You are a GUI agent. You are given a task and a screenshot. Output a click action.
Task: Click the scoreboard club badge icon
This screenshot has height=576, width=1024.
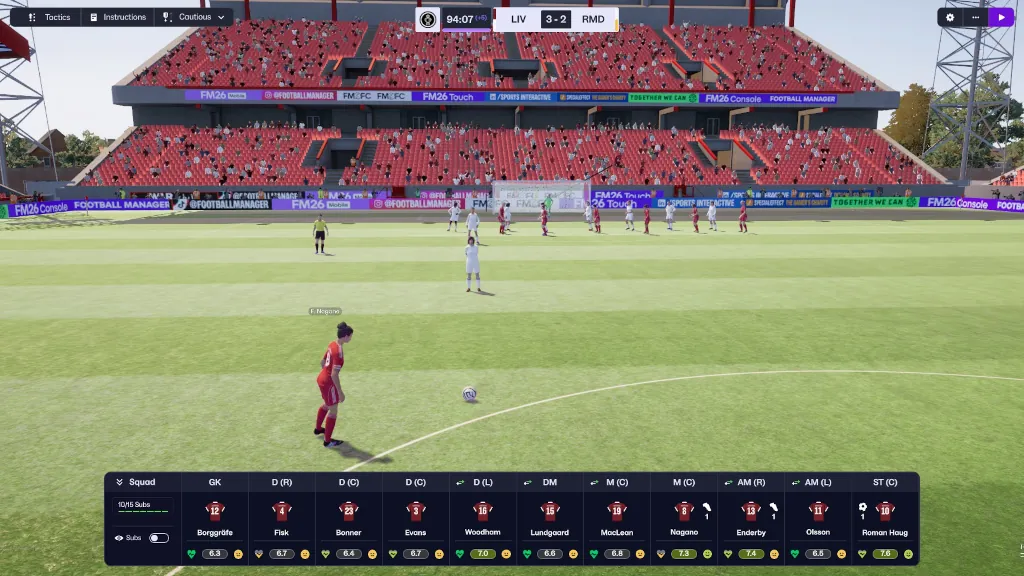click(x=428, y=19)
